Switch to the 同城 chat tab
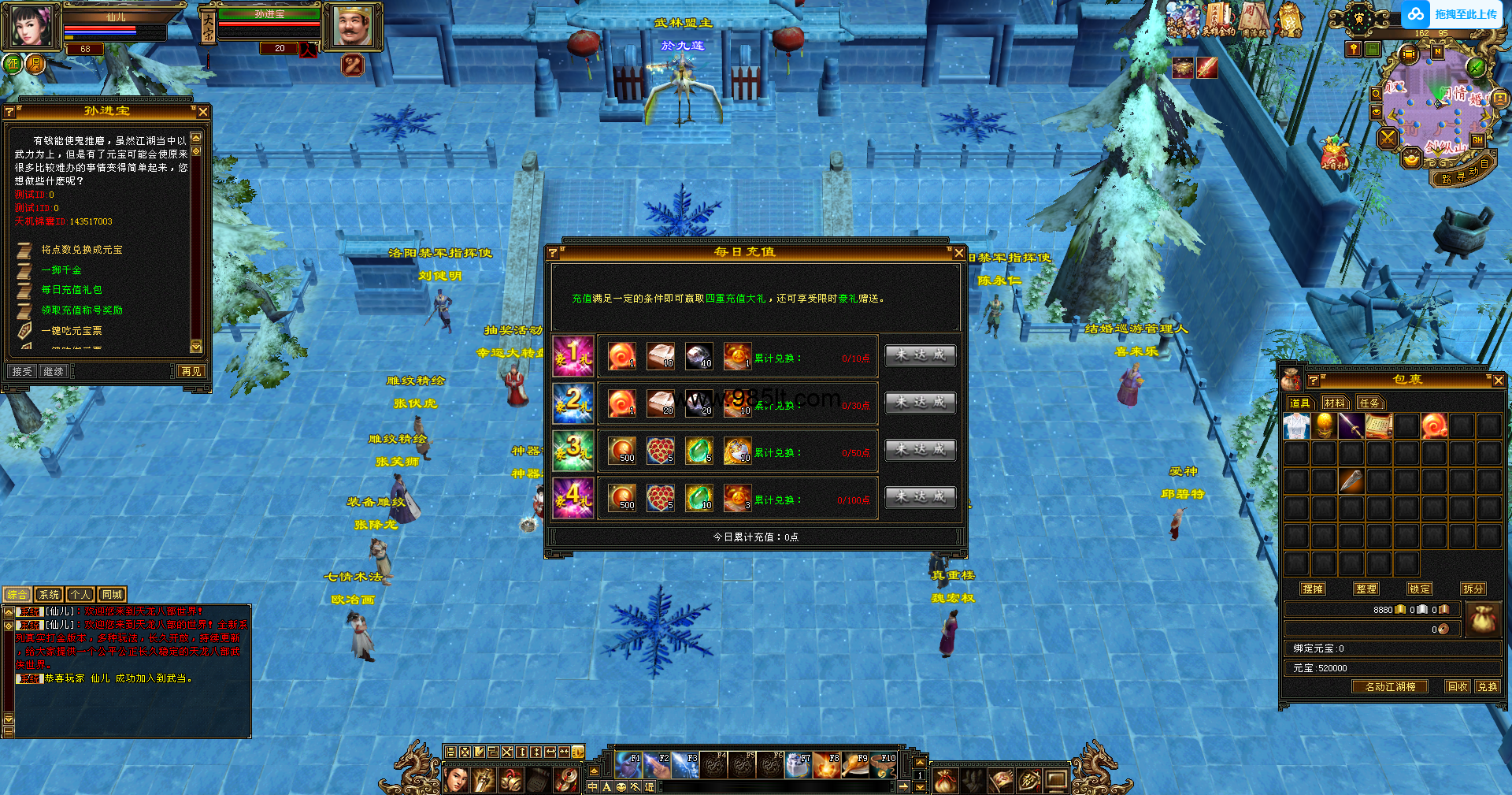Screen dimensions: 1512x795 coord(112,595)
